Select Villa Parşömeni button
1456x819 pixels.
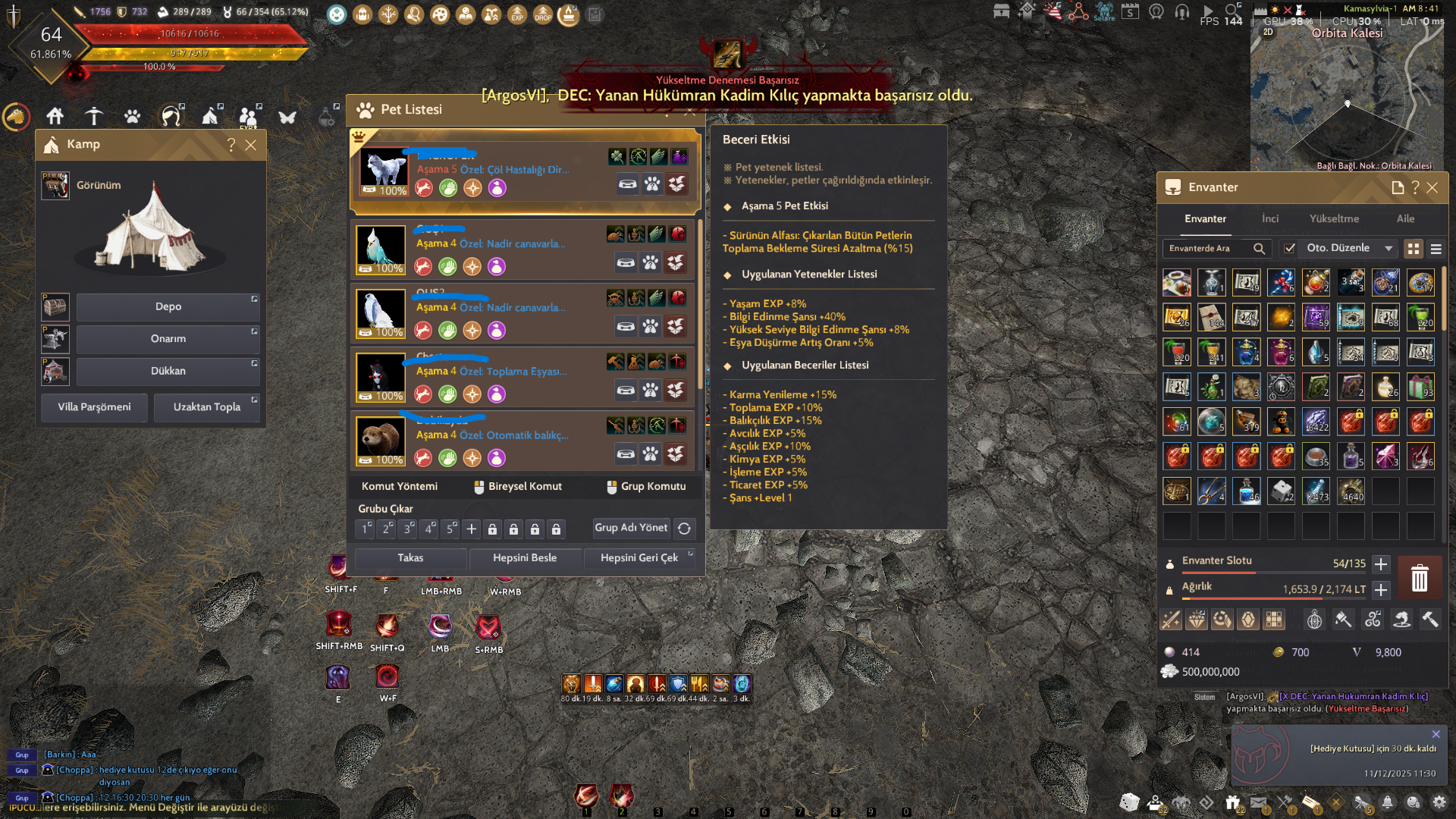(94, 407)
